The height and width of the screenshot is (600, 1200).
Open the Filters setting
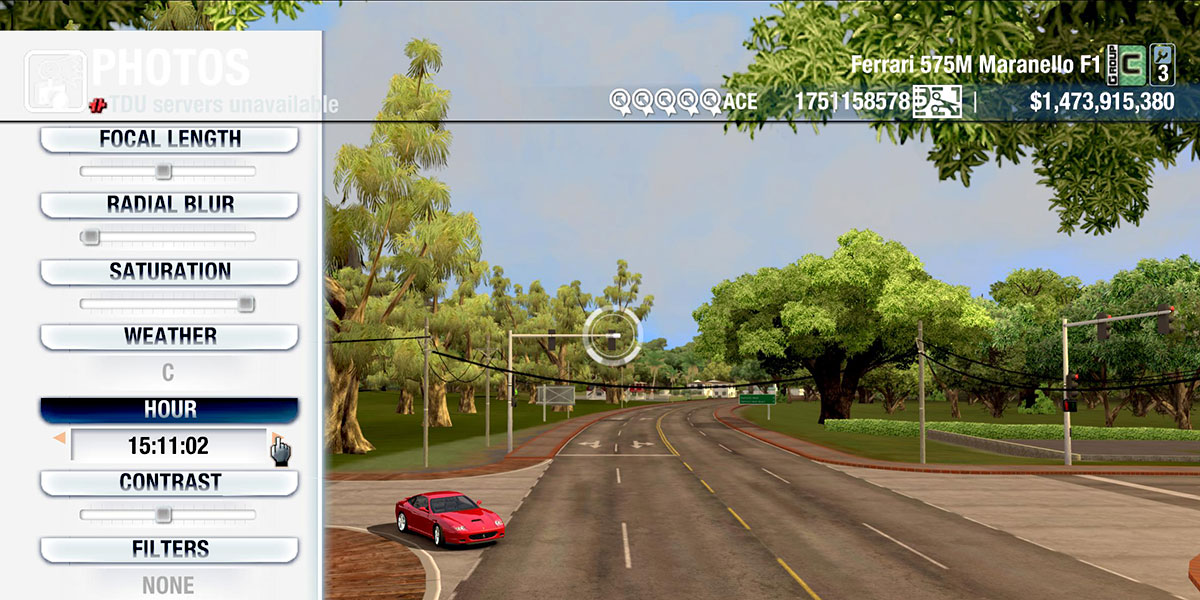point(169,549)
